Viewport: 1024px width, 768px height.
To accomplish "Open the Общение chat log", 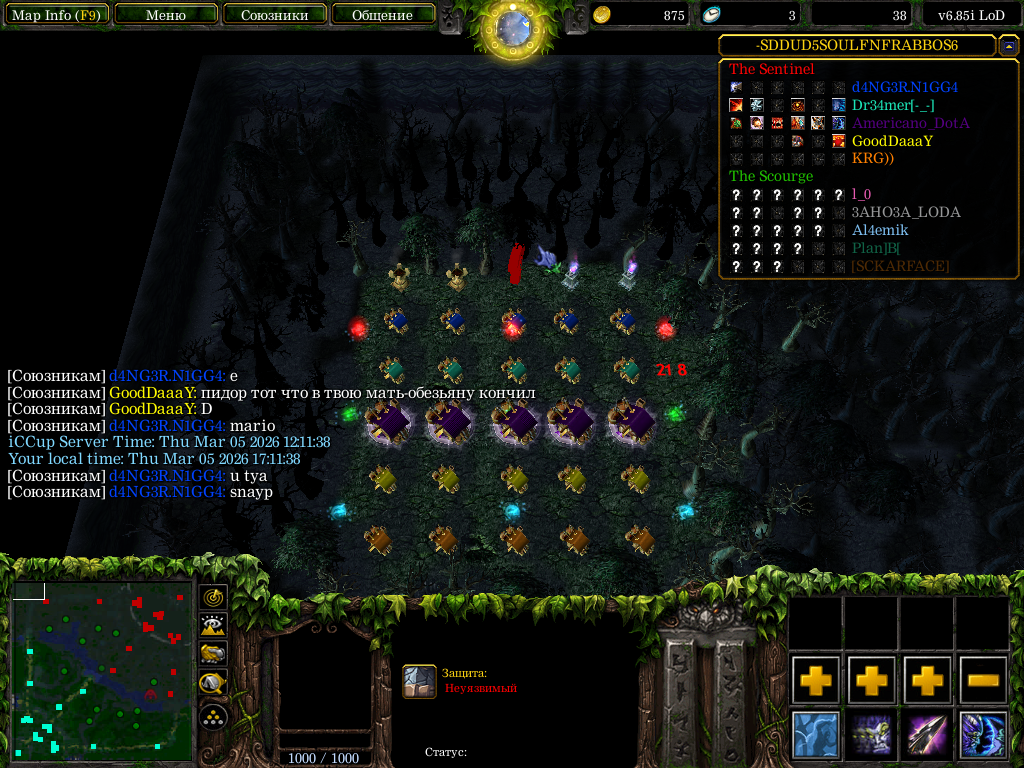I will [x=383, y=15].
